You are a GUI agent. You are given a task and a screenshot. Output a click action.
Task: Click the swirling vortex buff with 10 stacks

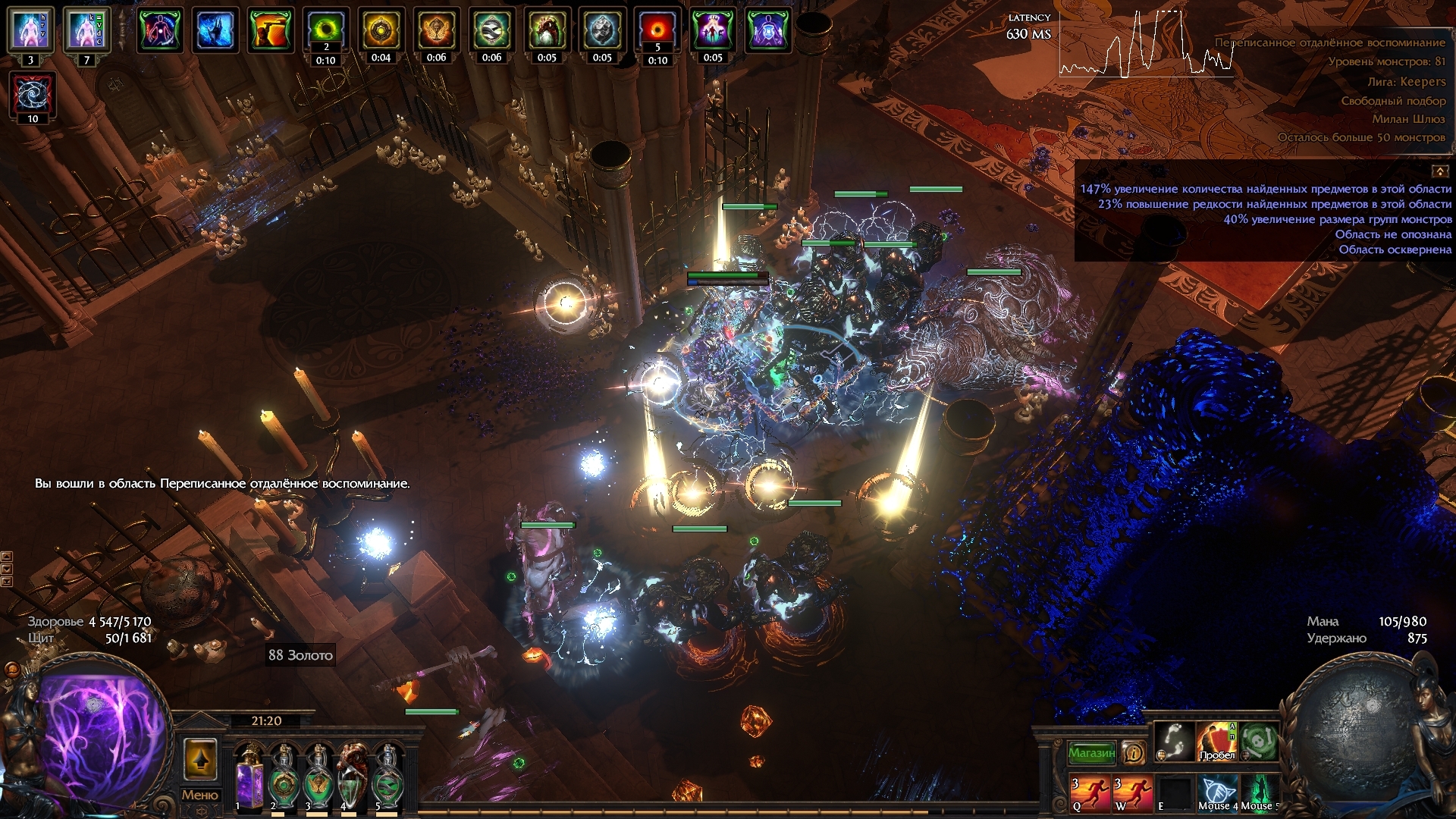(33, 96)
